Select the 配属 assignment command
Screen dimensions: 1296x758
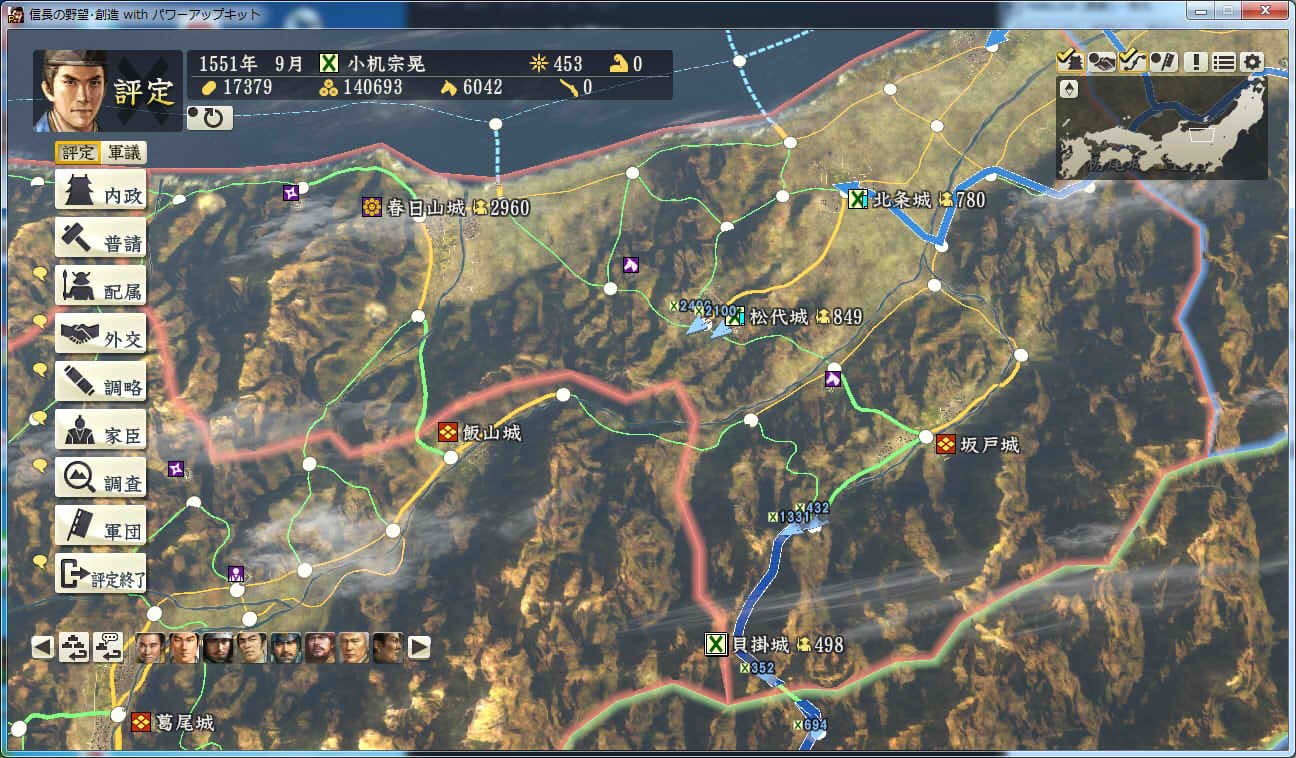[100, 286]
